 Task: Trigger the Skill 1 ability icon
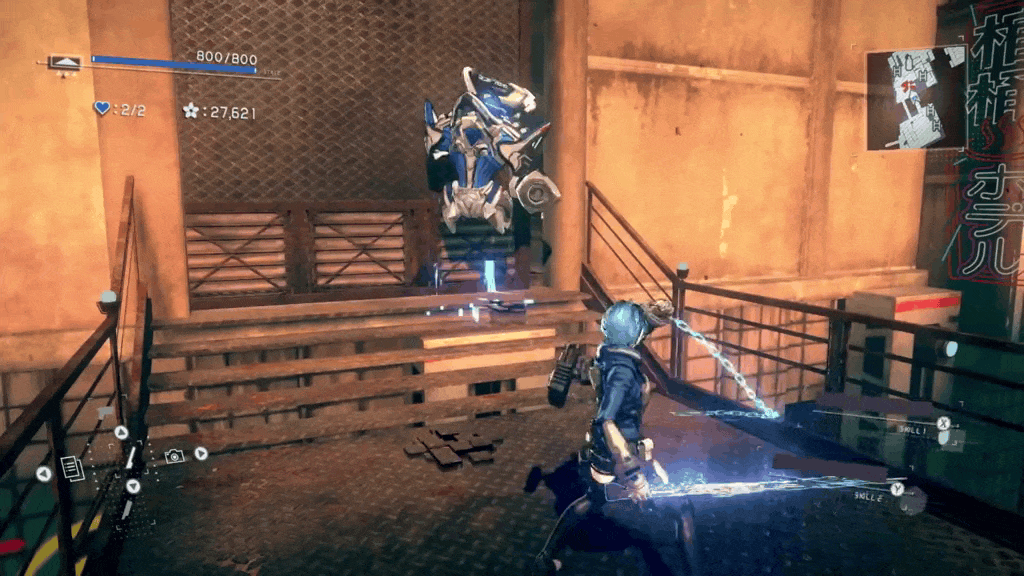coord(942,423)
